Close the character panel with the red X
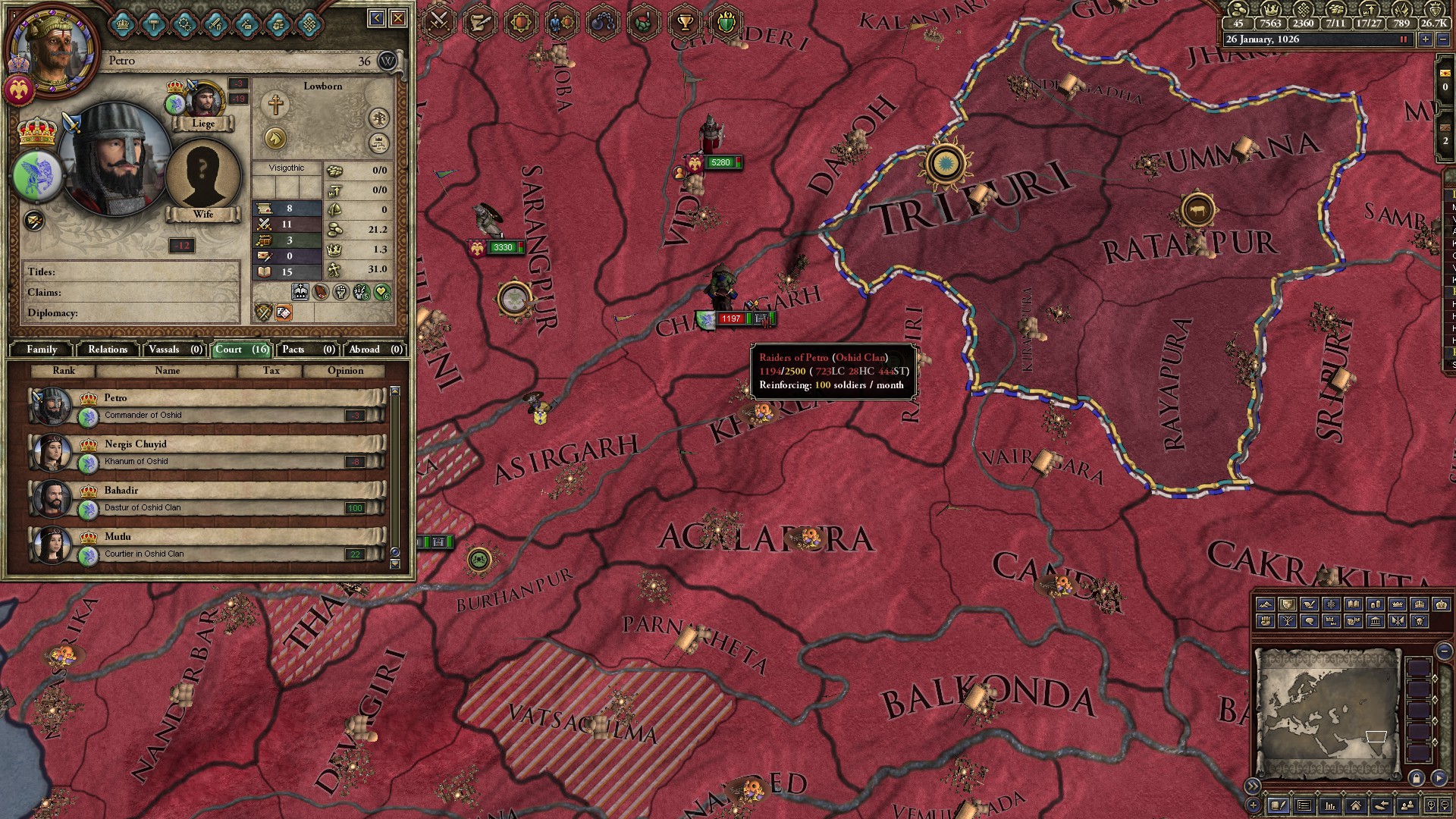The width and height of the screenshot is (1456, 819). click(398, 18)
